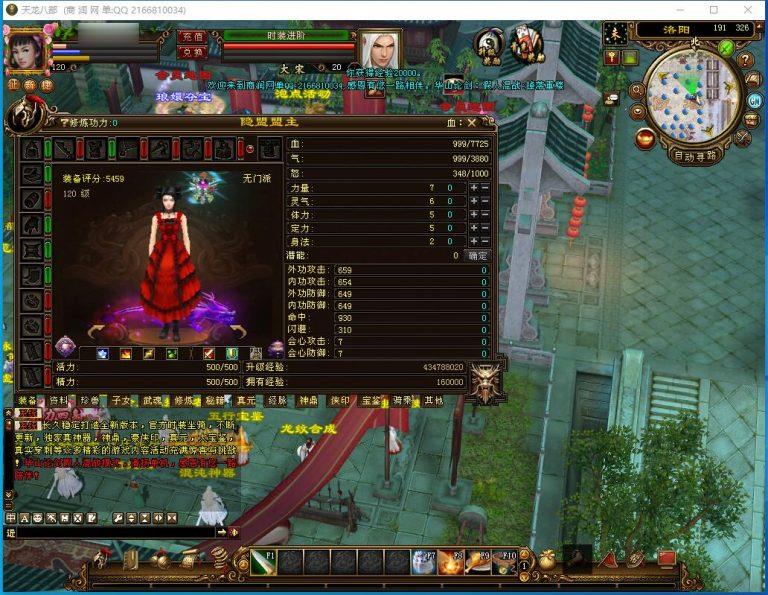Open the 武魂 tab
The height and width of the screenshot is (595, 768).
[x=152, y=400]
